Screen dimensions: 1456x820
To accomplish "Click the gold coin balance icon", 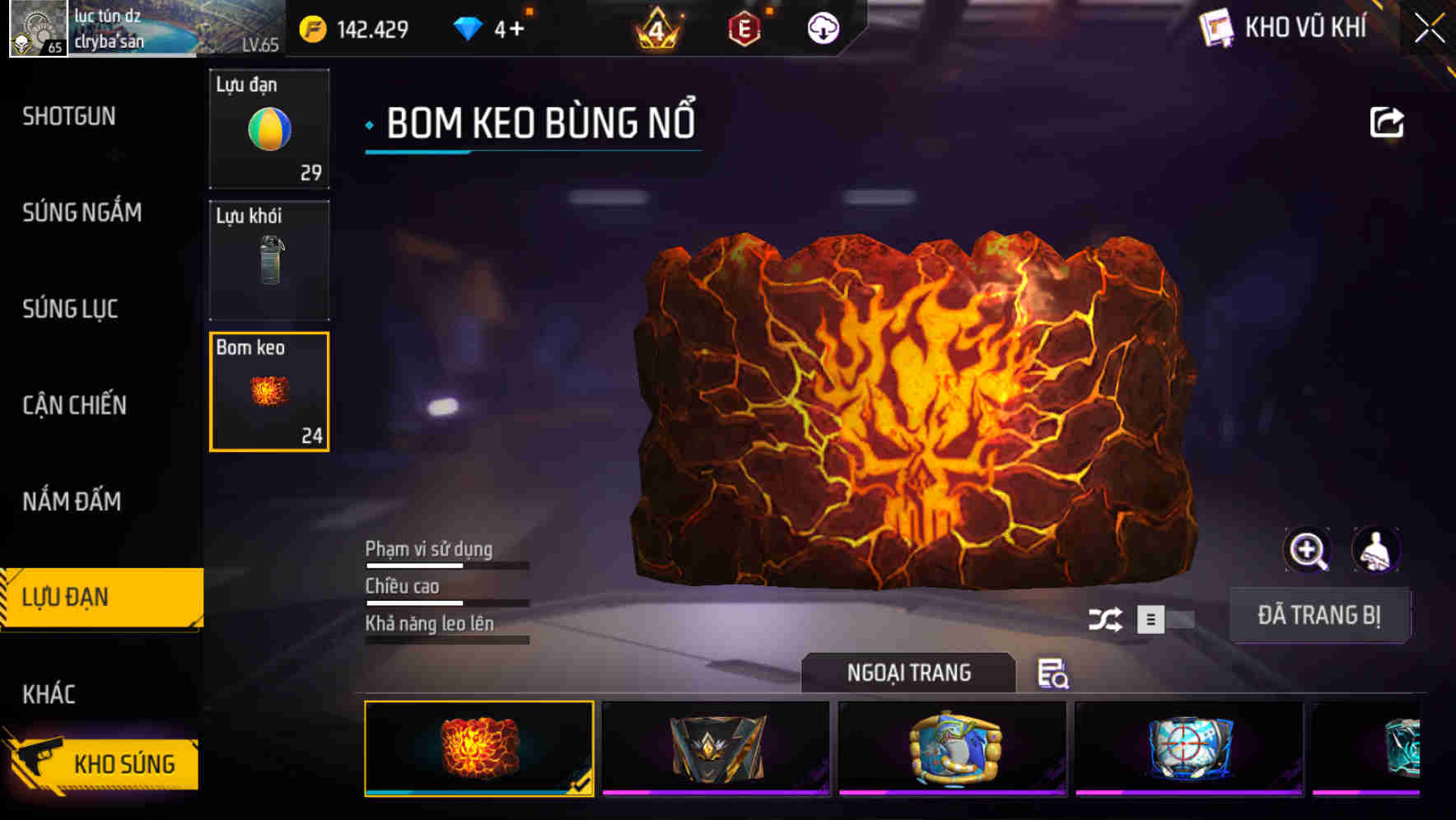I will click(x=311, y=27).
